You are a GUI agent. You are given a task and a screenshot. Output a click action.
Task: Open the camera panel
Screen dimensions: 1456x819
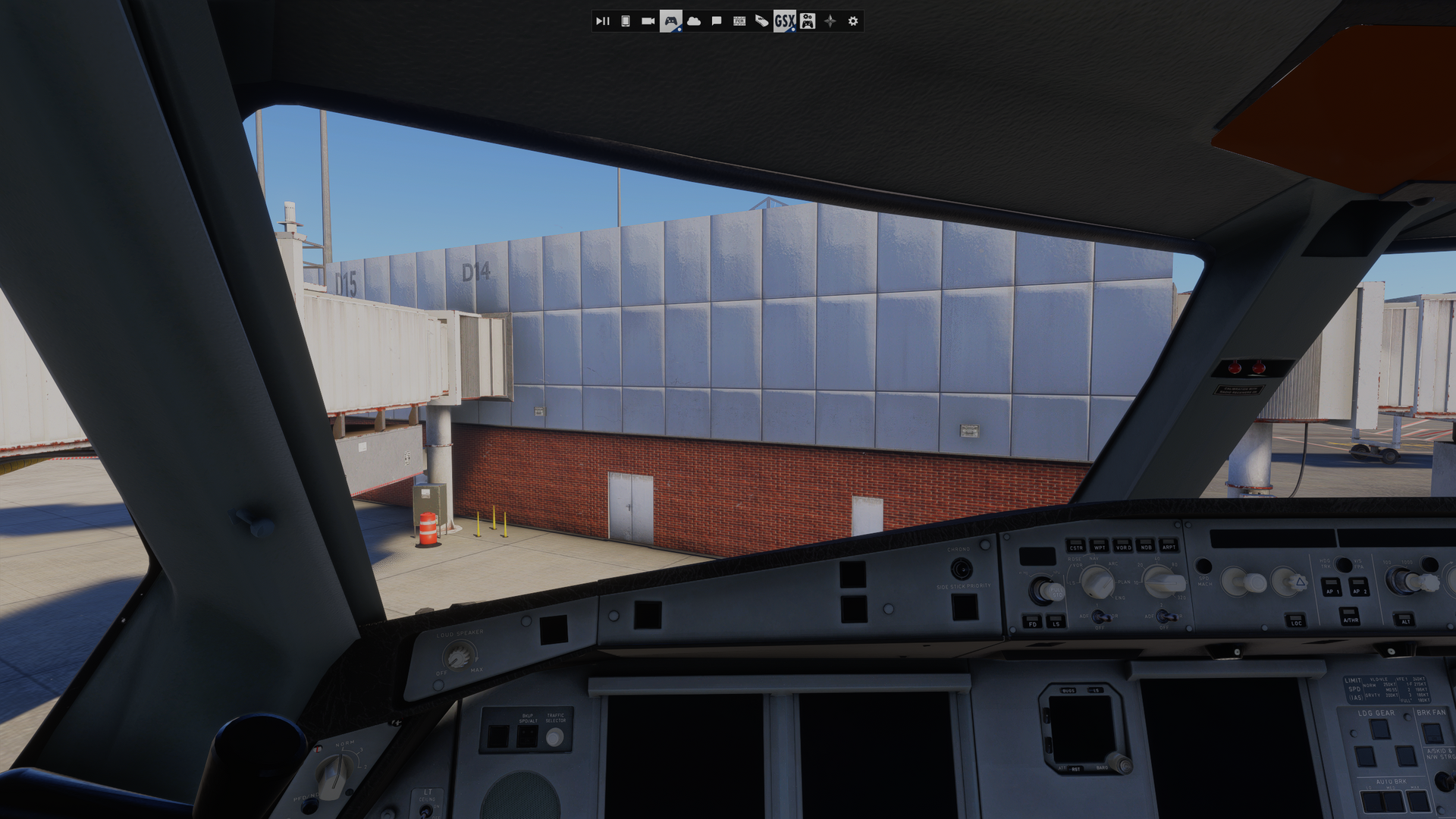pyautogui.click(x=648, y=21)
